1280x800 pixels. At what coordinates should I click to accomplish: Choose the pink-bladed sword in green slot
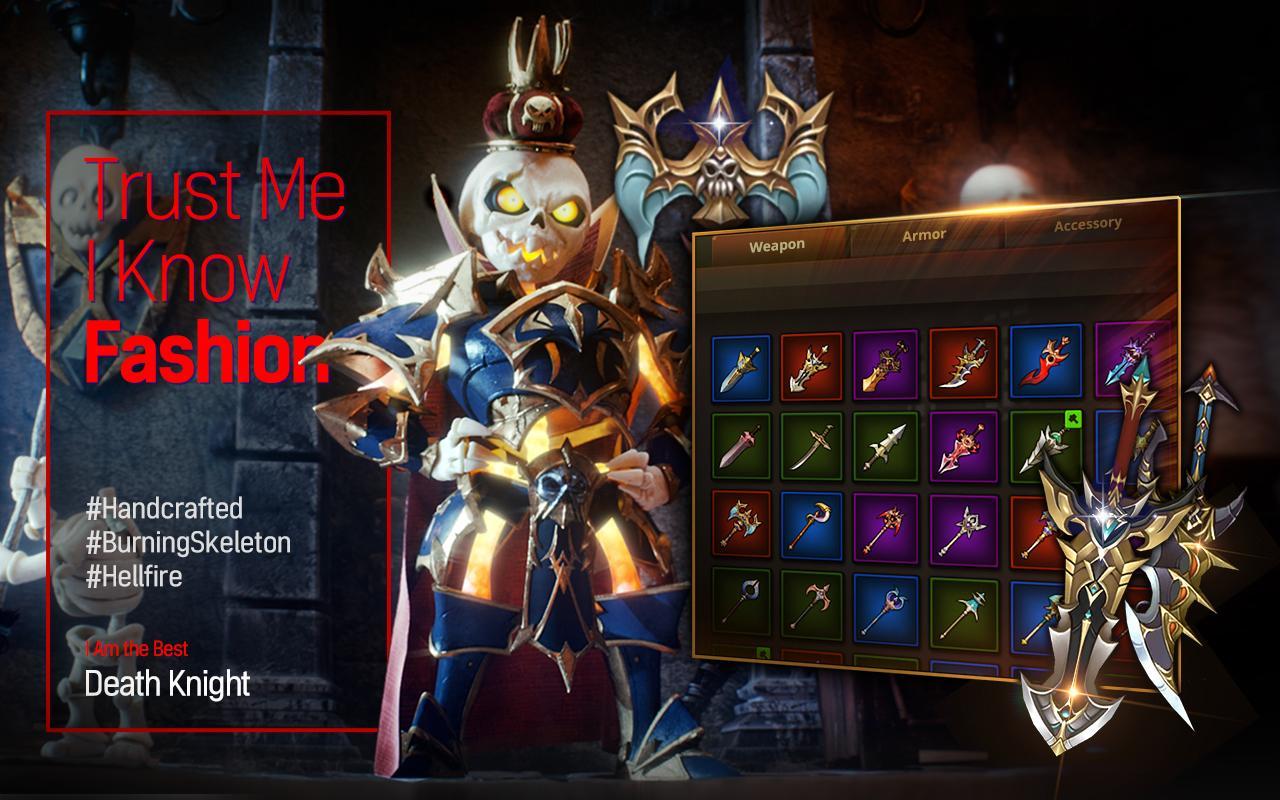point(741,445)
